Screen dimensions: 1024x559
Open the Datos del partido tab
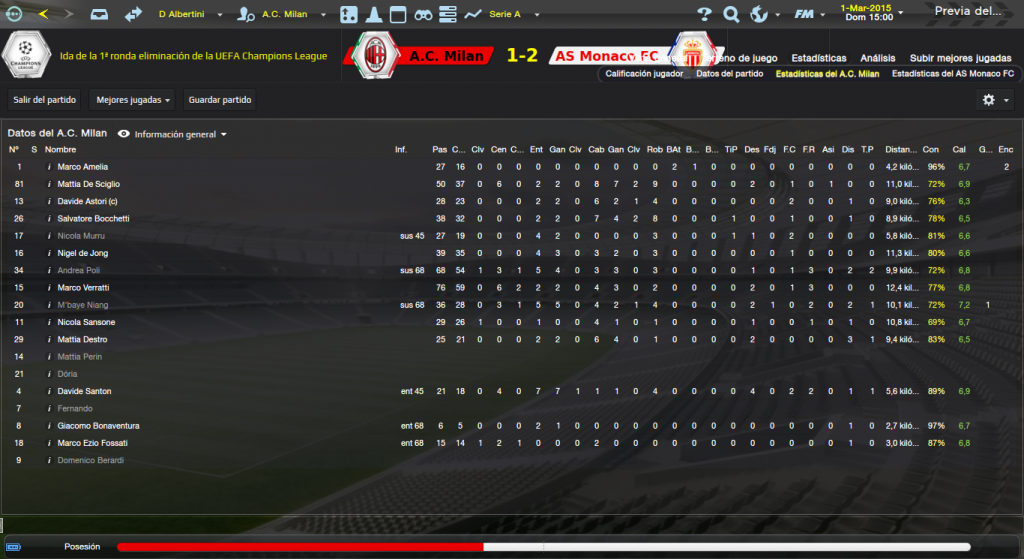point(729,74)
